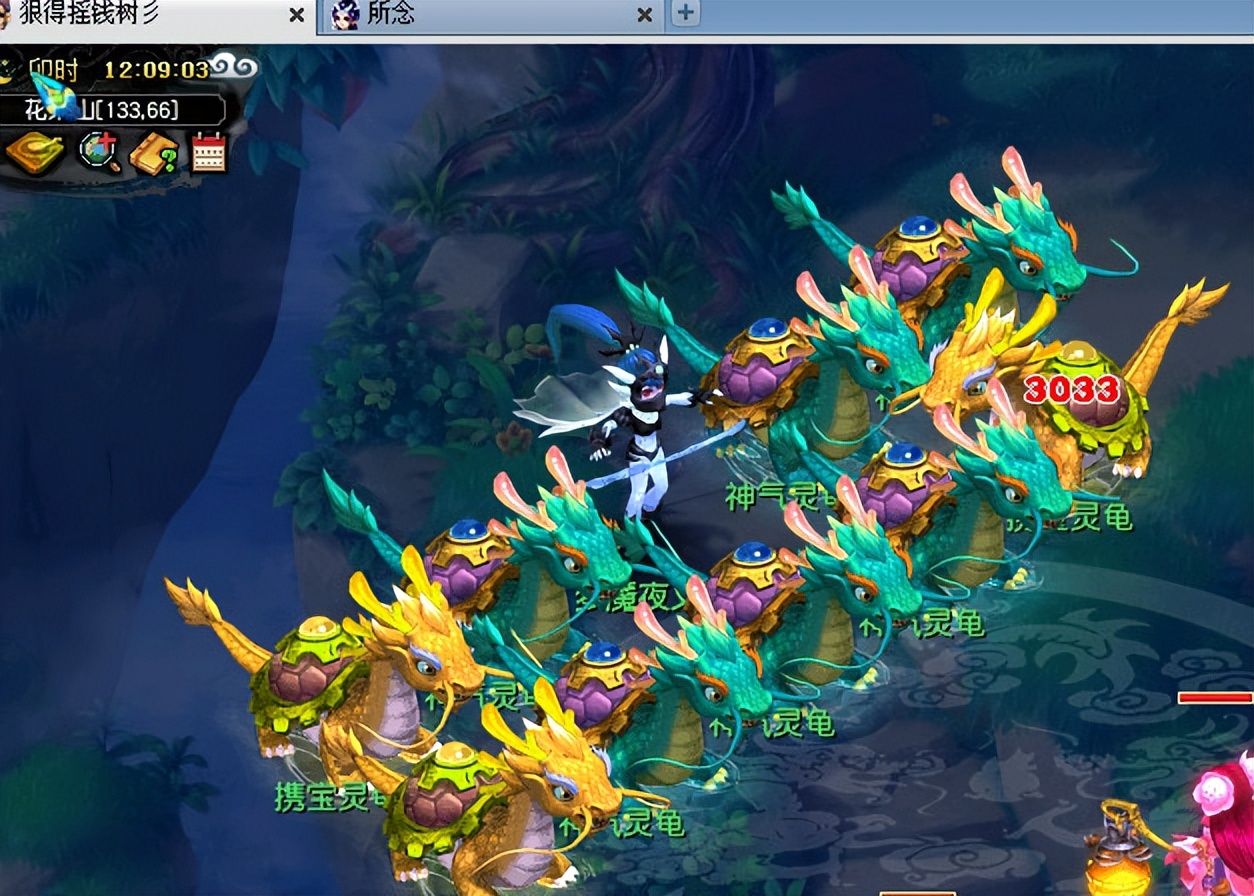Open the red calendar activity icon
This screenshot has width=1254, height=896.
click(209, 153)
